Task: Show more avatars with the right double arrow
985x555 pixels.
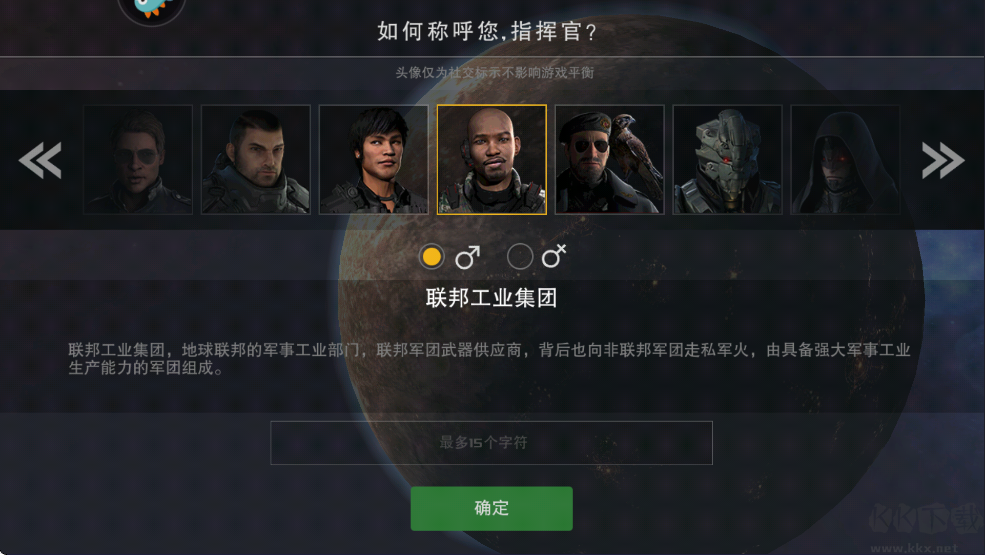Action: pyautogui.click(x=942, y=160)
